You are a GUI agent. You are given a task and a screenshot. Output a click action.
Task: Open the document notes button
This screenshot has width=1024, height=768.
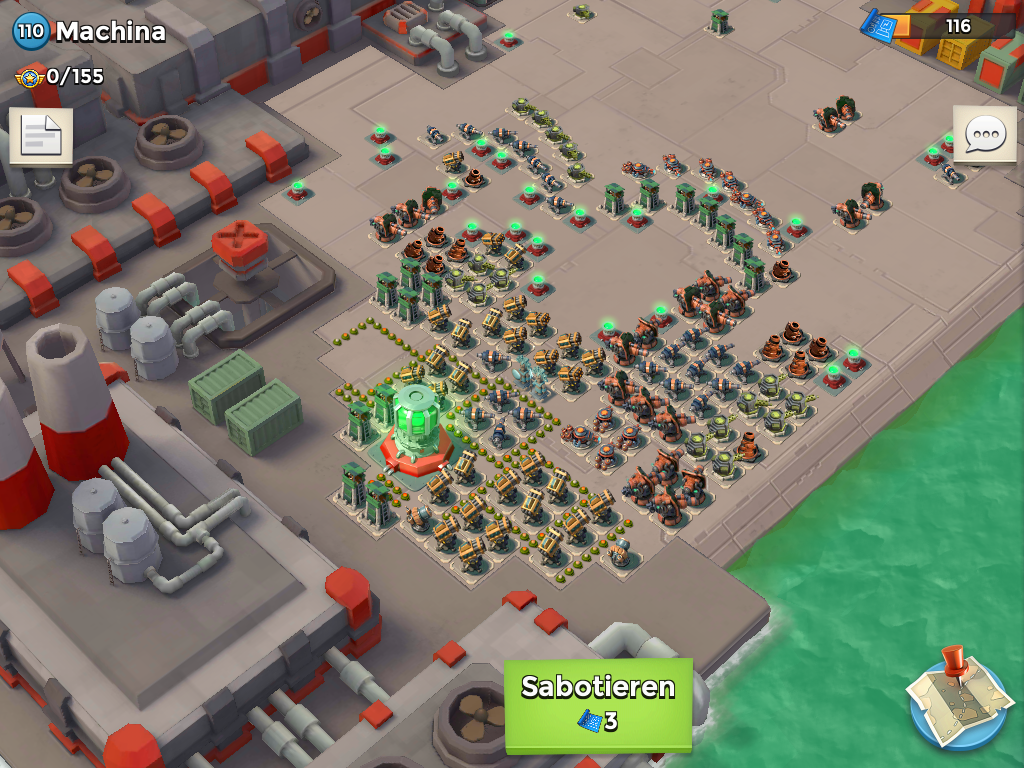41,136
